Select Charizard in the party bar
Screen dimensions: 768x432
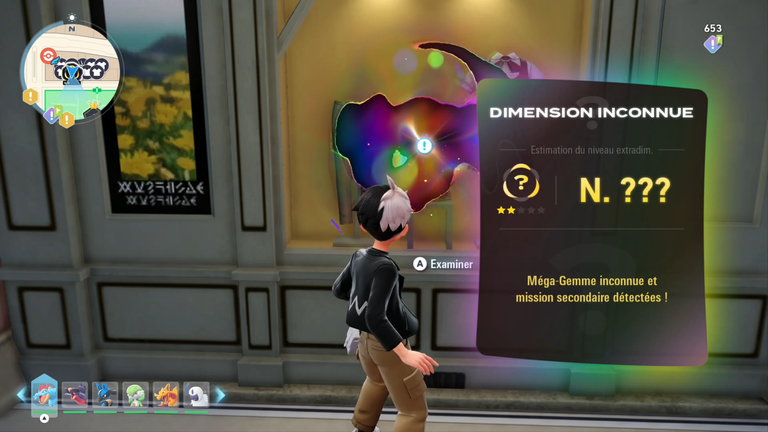[165, 395]
